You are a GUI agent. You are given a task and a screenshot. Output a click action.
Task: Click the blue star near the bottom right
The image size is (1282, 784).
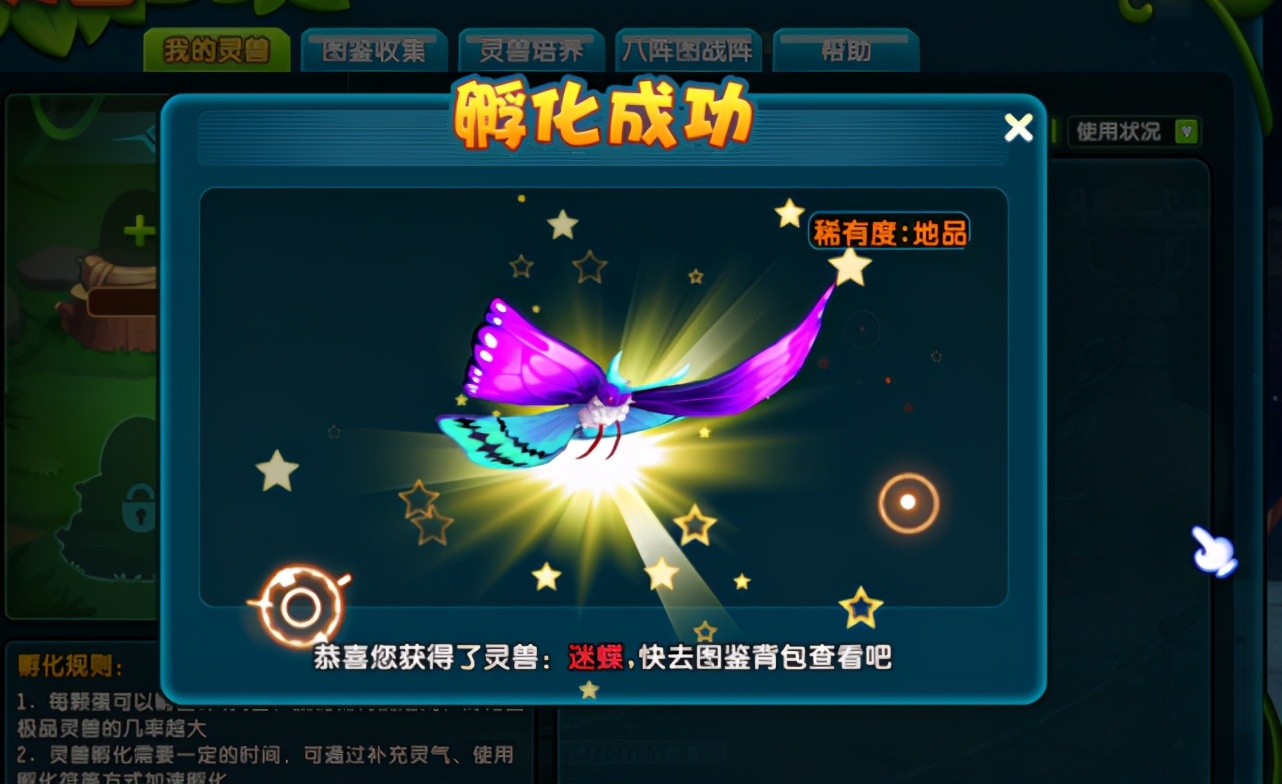click(860, 606)
